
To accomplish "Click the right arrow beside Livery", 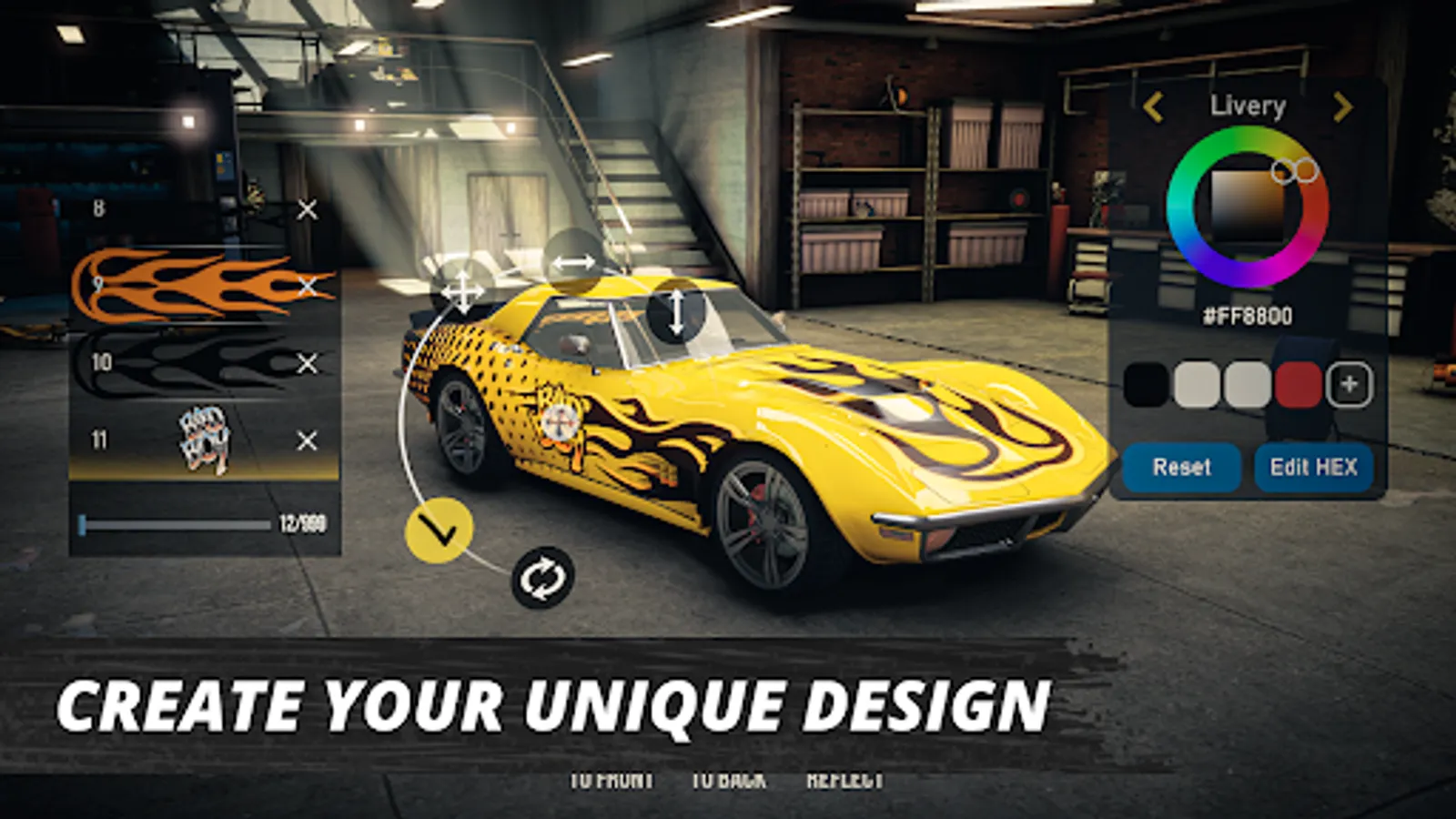I will tap(1341, 107).
